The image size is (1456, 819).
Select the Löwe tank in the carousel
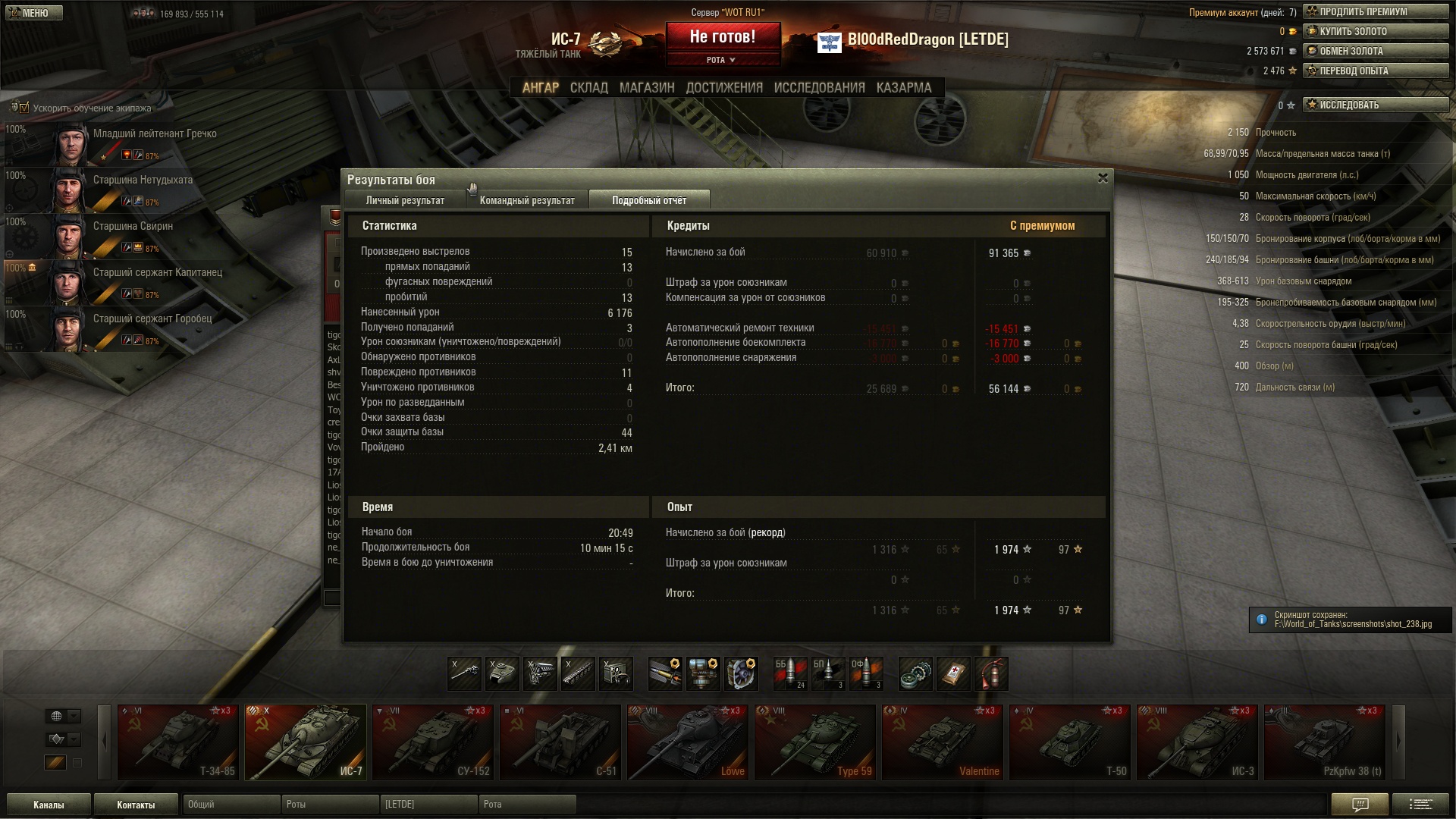click(687, 742)
